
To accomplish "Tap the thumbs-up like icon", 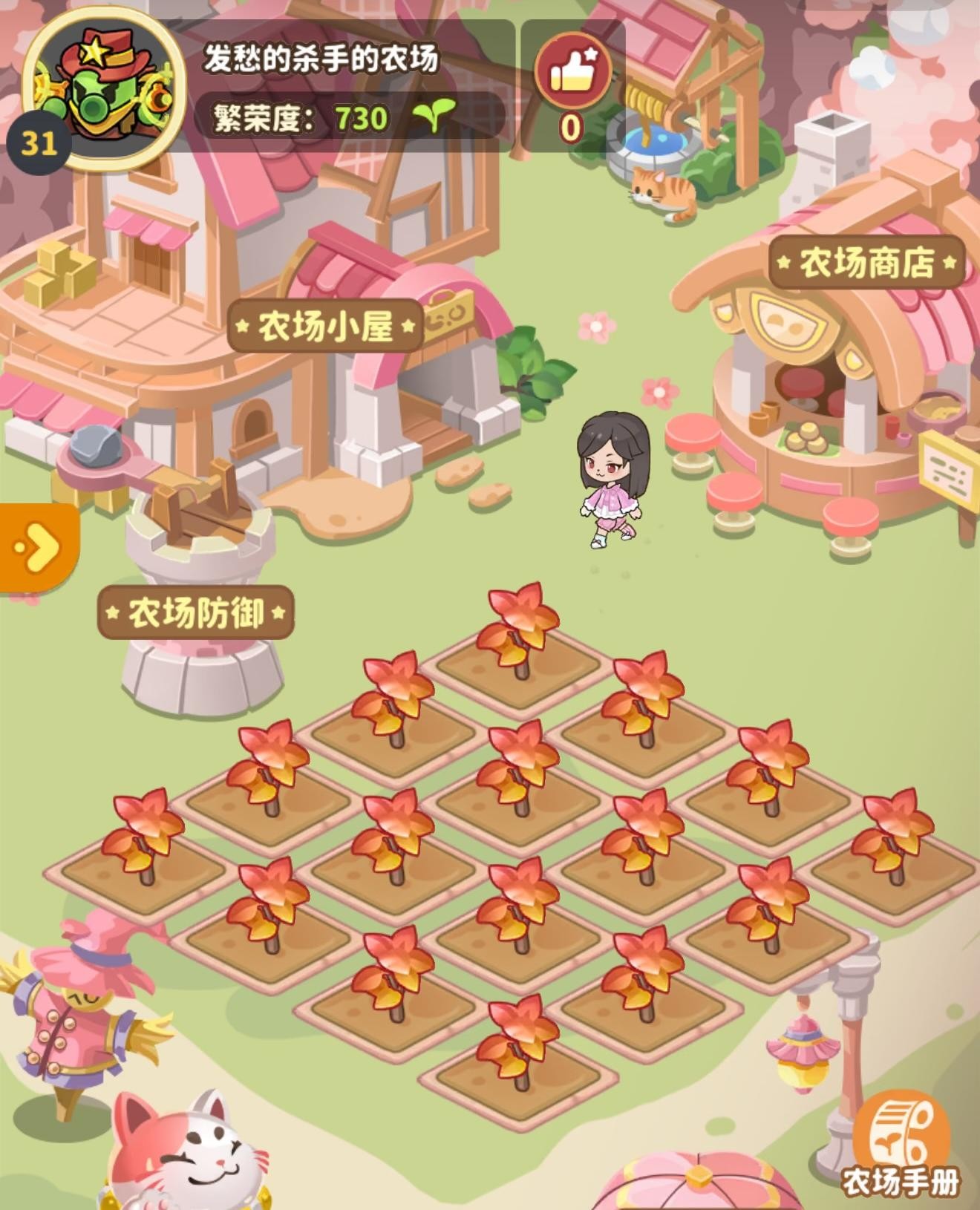I will (x=572, y=71).
